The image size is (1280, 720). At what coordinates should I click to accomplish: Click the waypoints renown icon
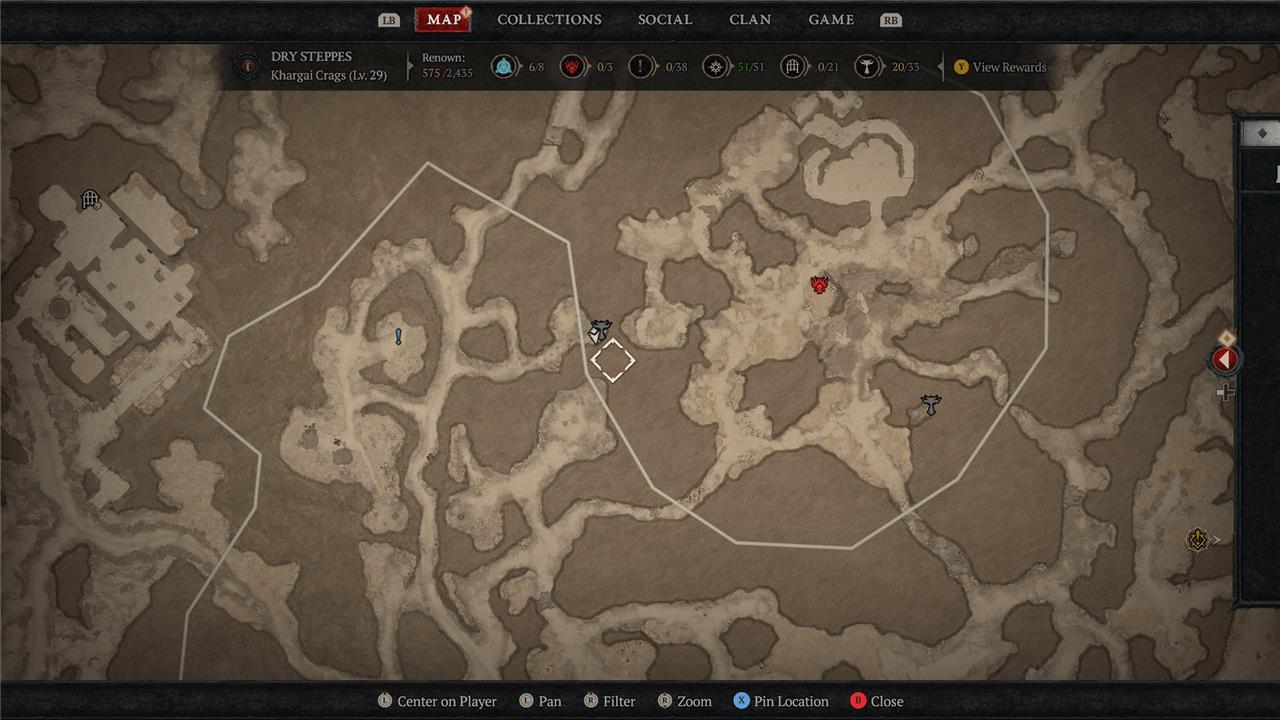click(504, 67)
